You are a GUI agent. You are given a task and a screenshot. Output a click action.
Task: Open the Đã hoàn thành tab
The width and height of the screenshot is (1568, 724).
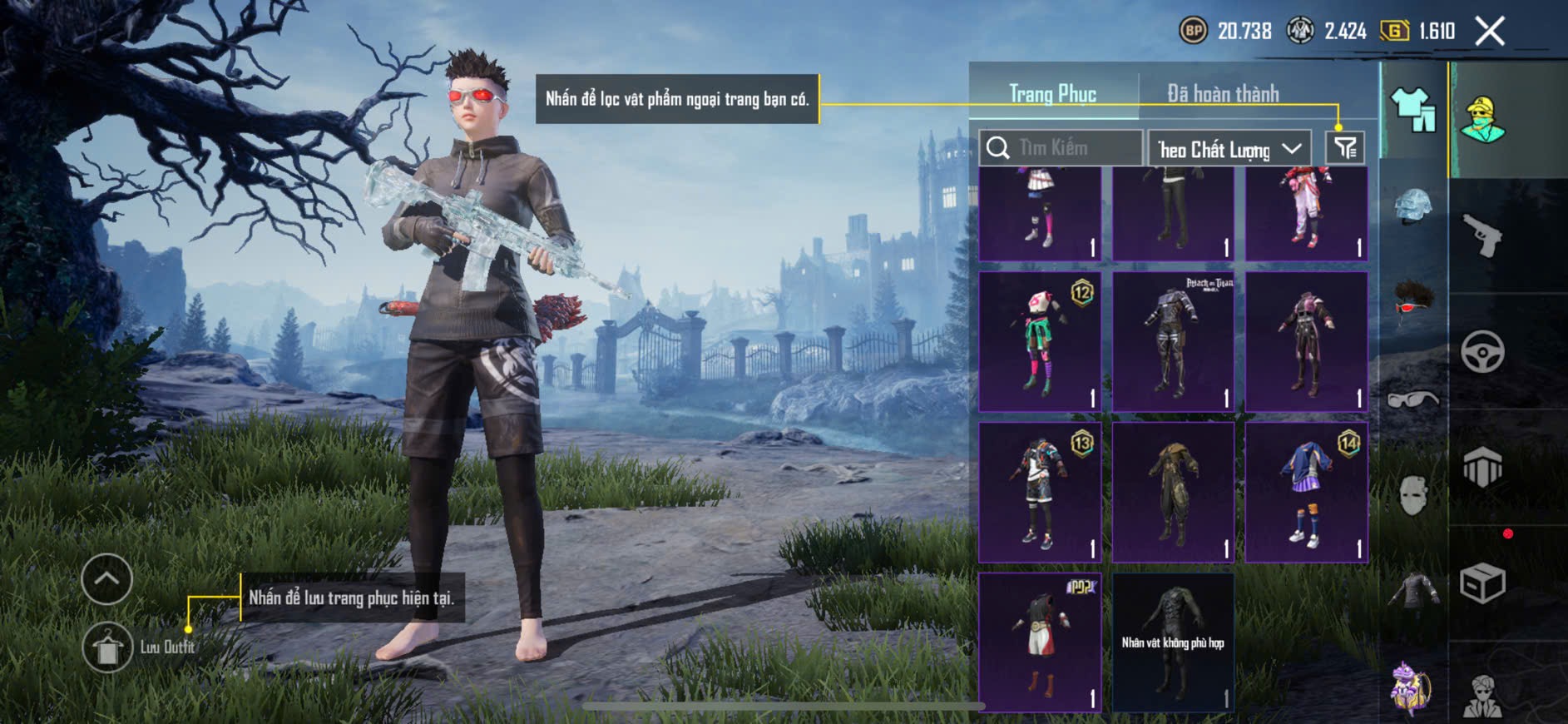click(x=1222, y=93)
